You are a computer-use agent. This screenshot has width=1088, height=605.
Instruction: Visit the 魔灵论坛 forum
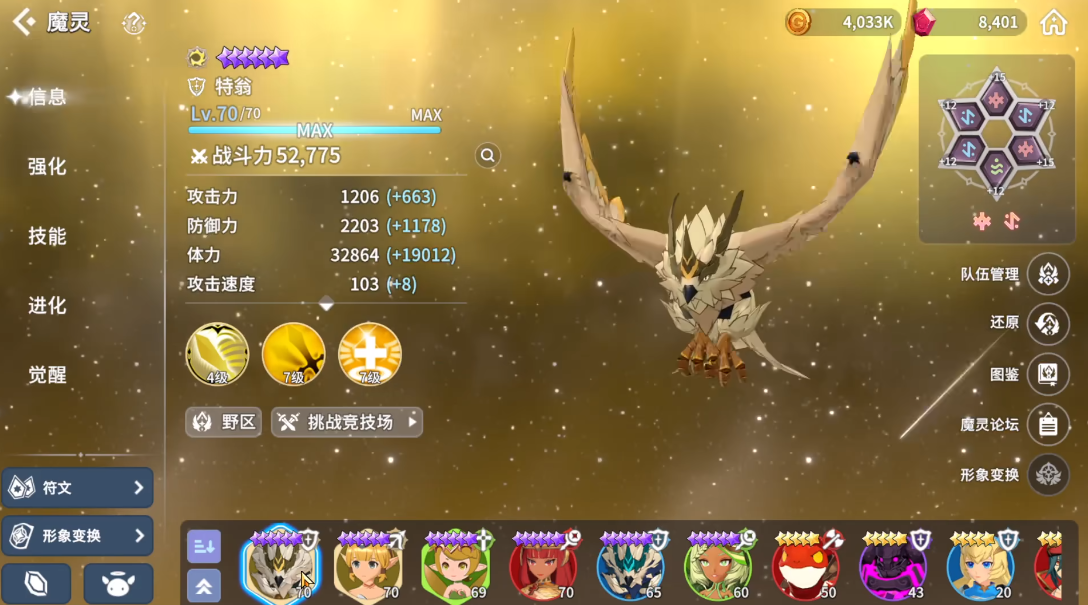tap(1047, 424)
